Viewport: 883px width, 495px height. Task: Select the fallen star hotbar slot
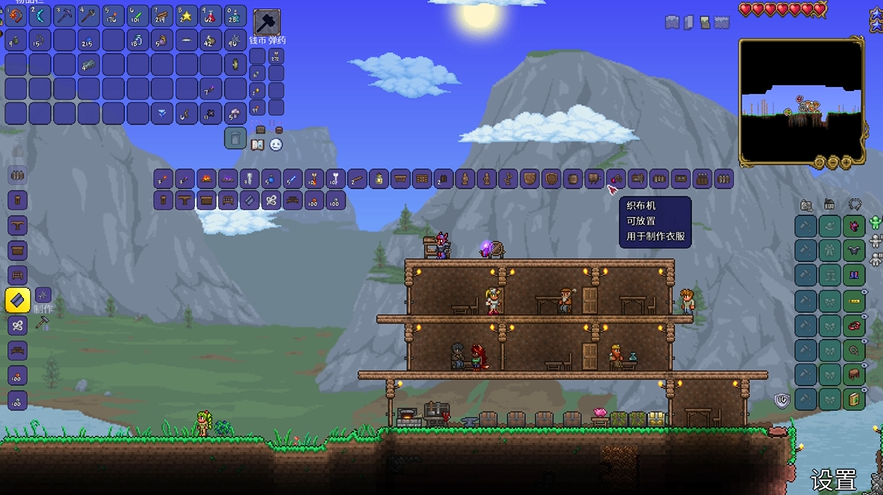click(x=187, y=16)
